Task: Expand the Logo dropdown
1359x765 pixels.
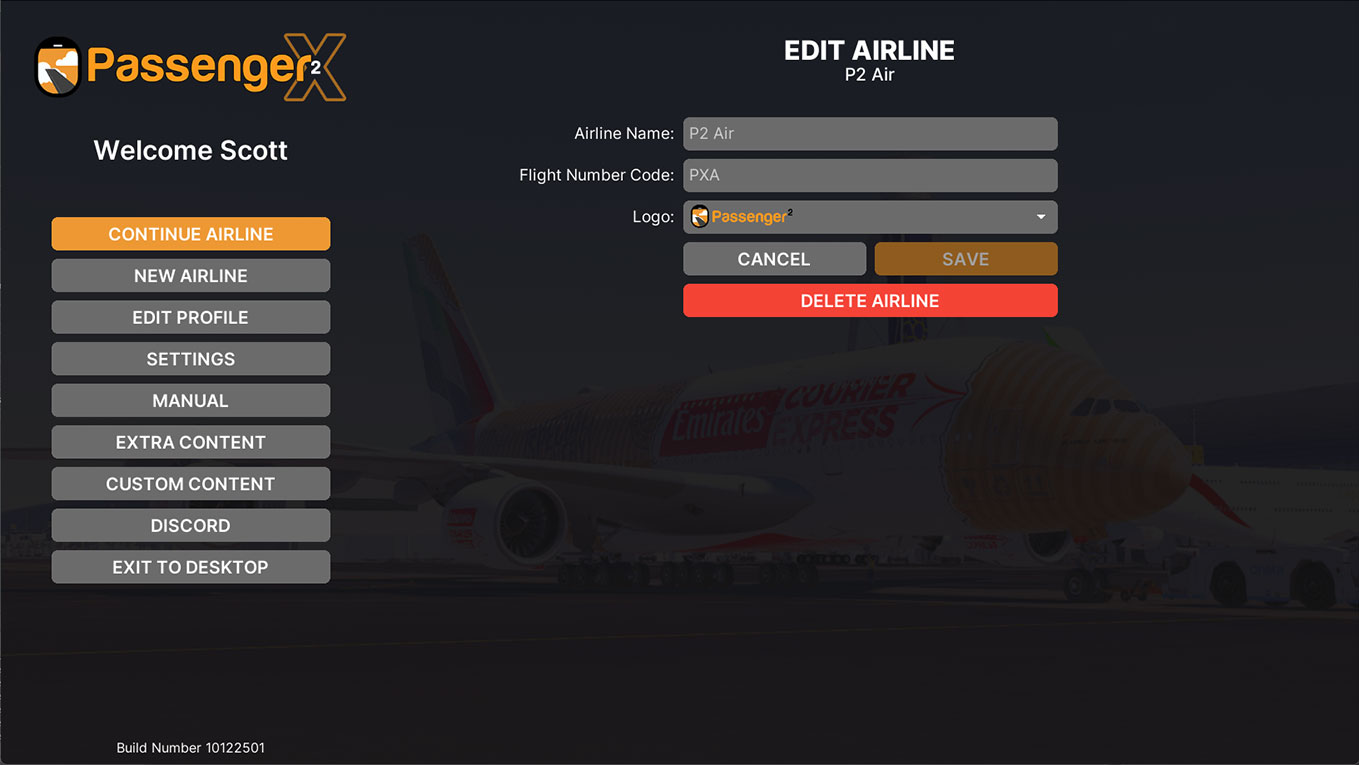Action: [x=869, y=217]
